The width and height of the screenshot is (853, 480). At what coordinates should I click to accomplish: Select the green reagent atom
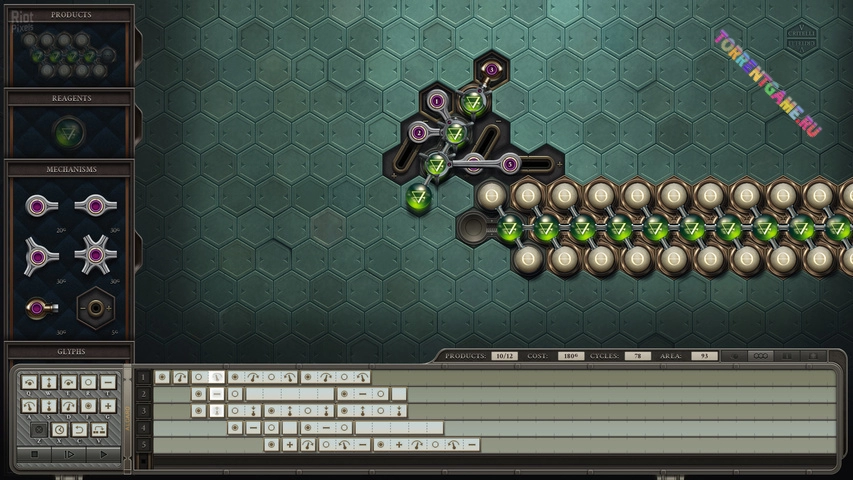click(x=69, y=131)
